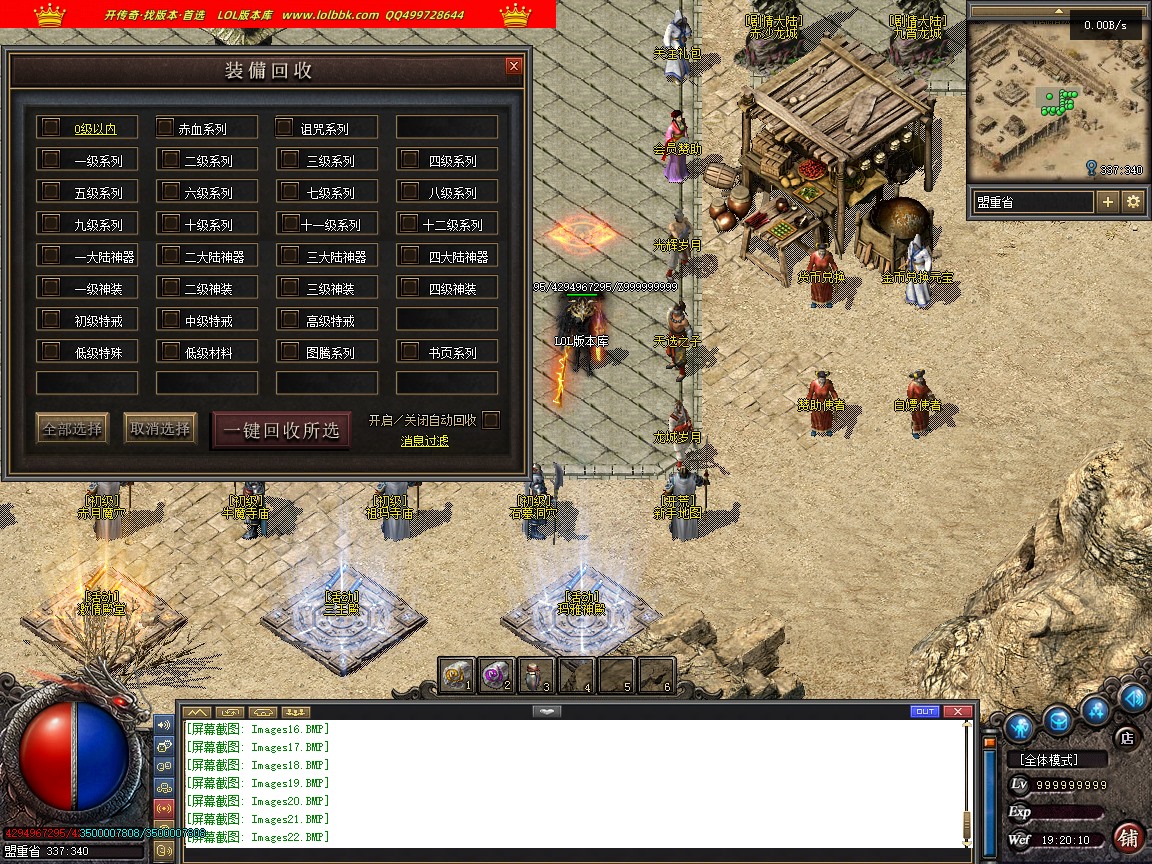Image resolution: width=1152 pixels, height=864 pixels.
Task: Open the character icon in the HUD orbs
Action: point(1019,726)
